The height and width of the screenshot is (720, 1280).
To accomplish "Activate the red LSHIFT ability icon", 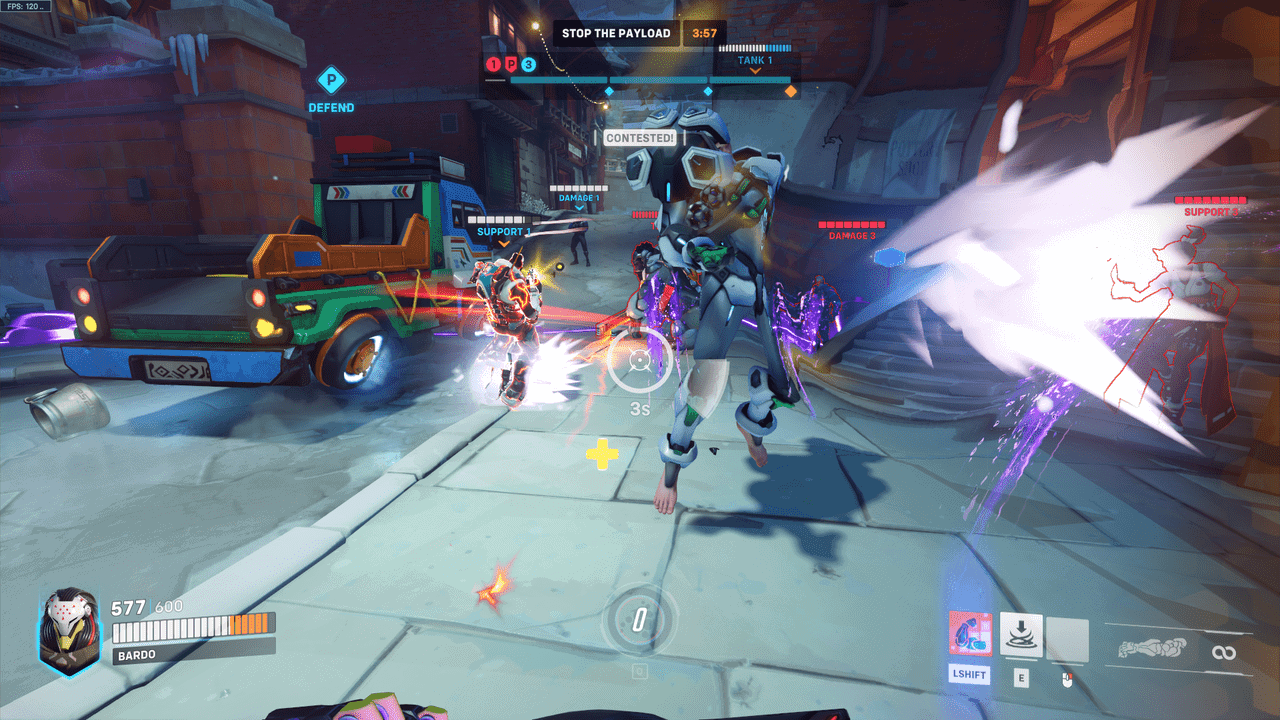I will (x=970, y=634).
